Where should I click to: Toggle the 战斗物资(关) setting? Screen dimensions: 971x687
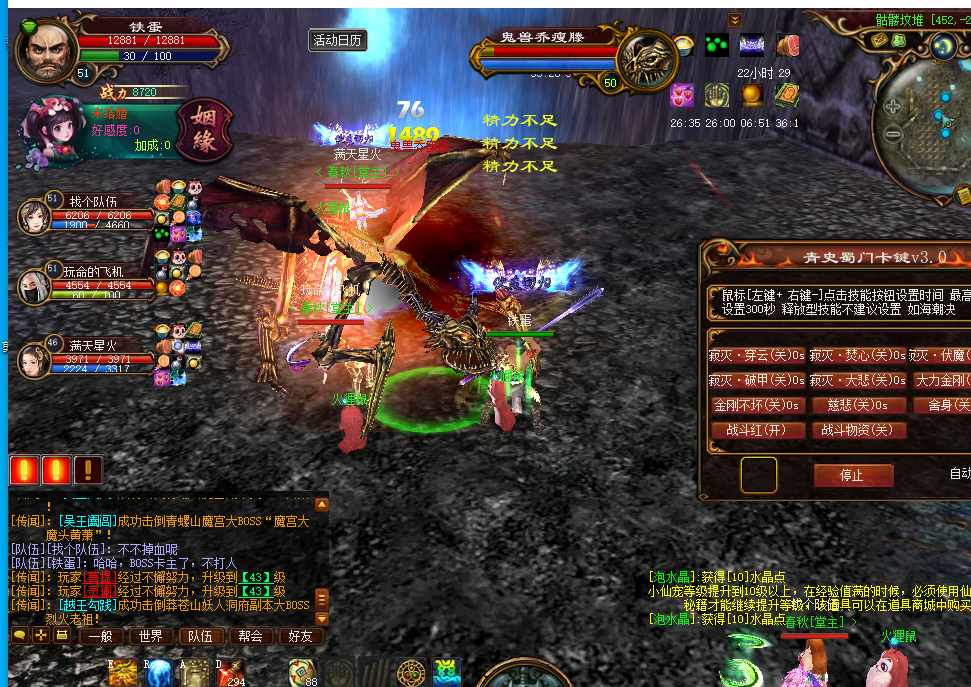coord(857,430)
